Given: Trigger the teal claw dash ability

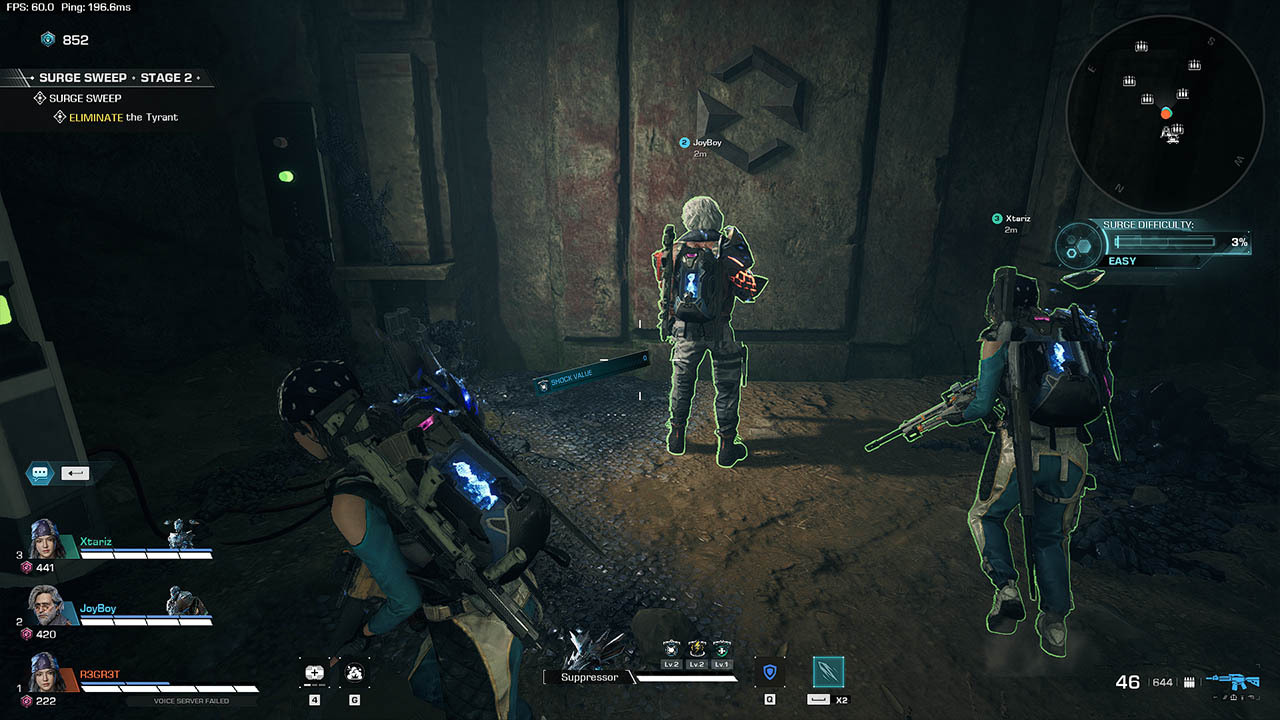Looking at the screenshot, I should 828,672.
